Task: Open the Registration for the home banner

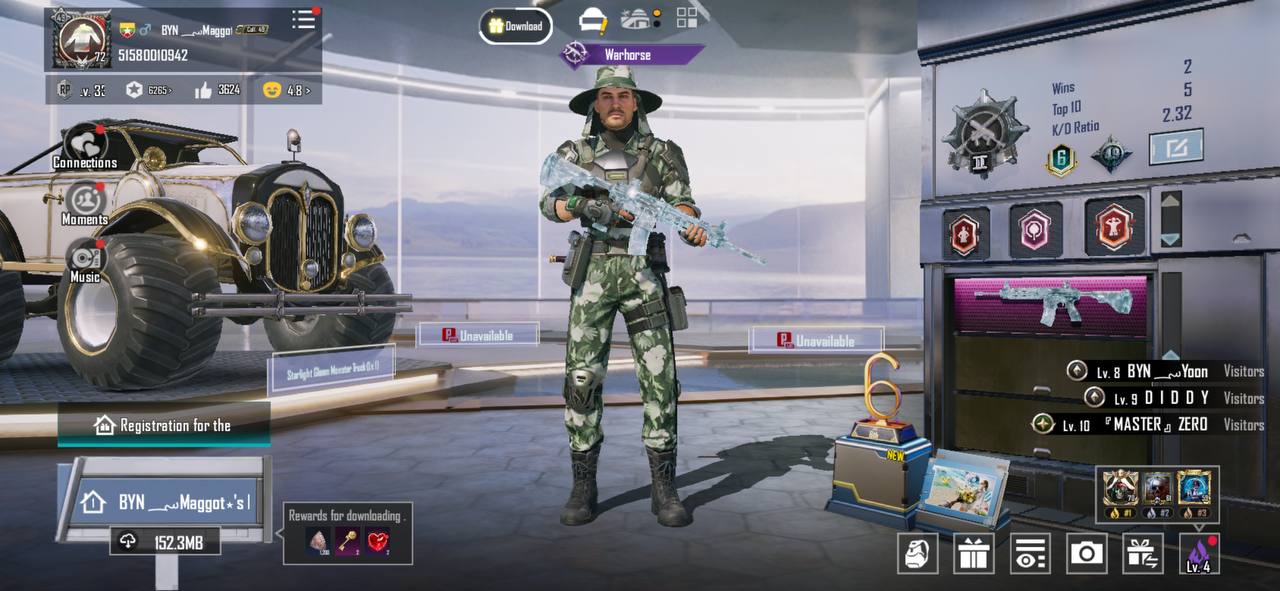Action: click(164, 425)
